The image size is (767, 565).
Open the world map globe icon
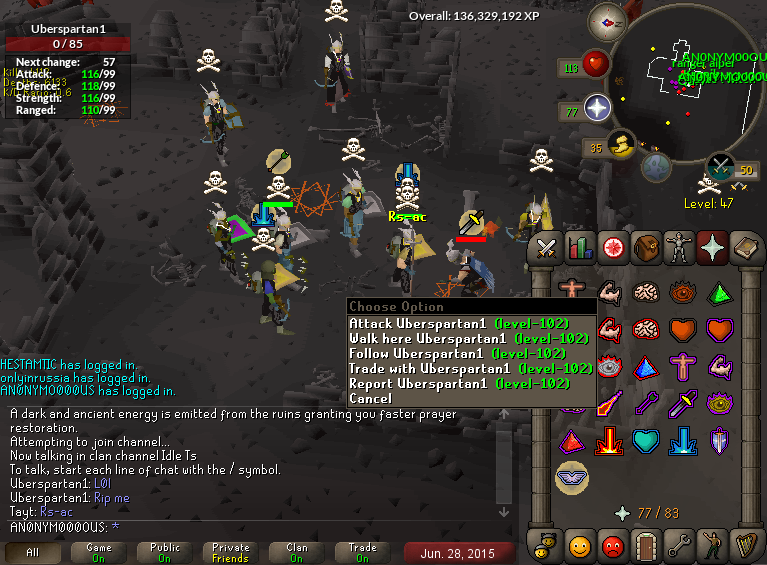pos(656,166)
